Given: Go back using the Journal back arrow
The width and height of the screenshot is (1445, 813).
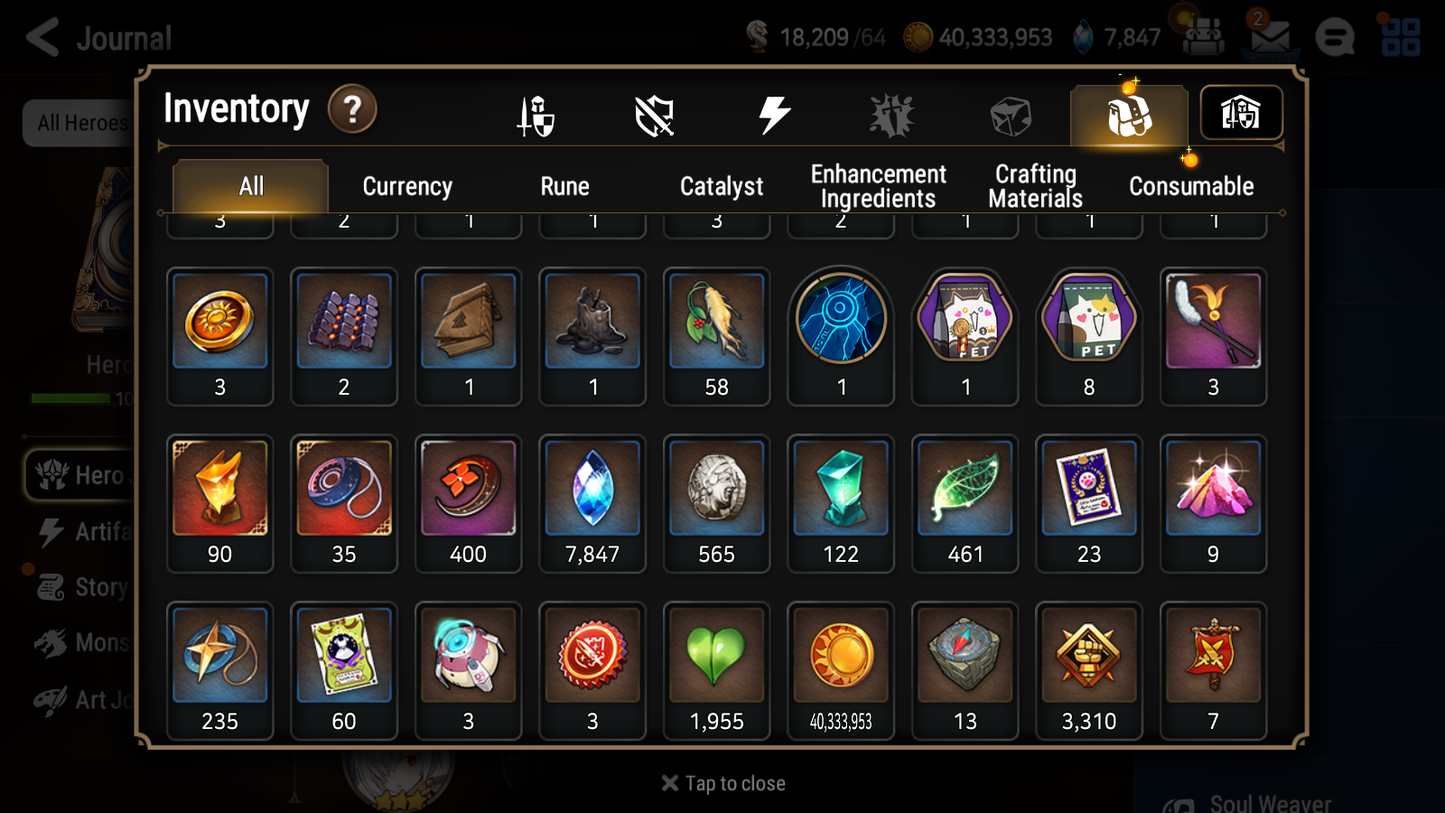Looking at the screenshot, I should (40, 37).
